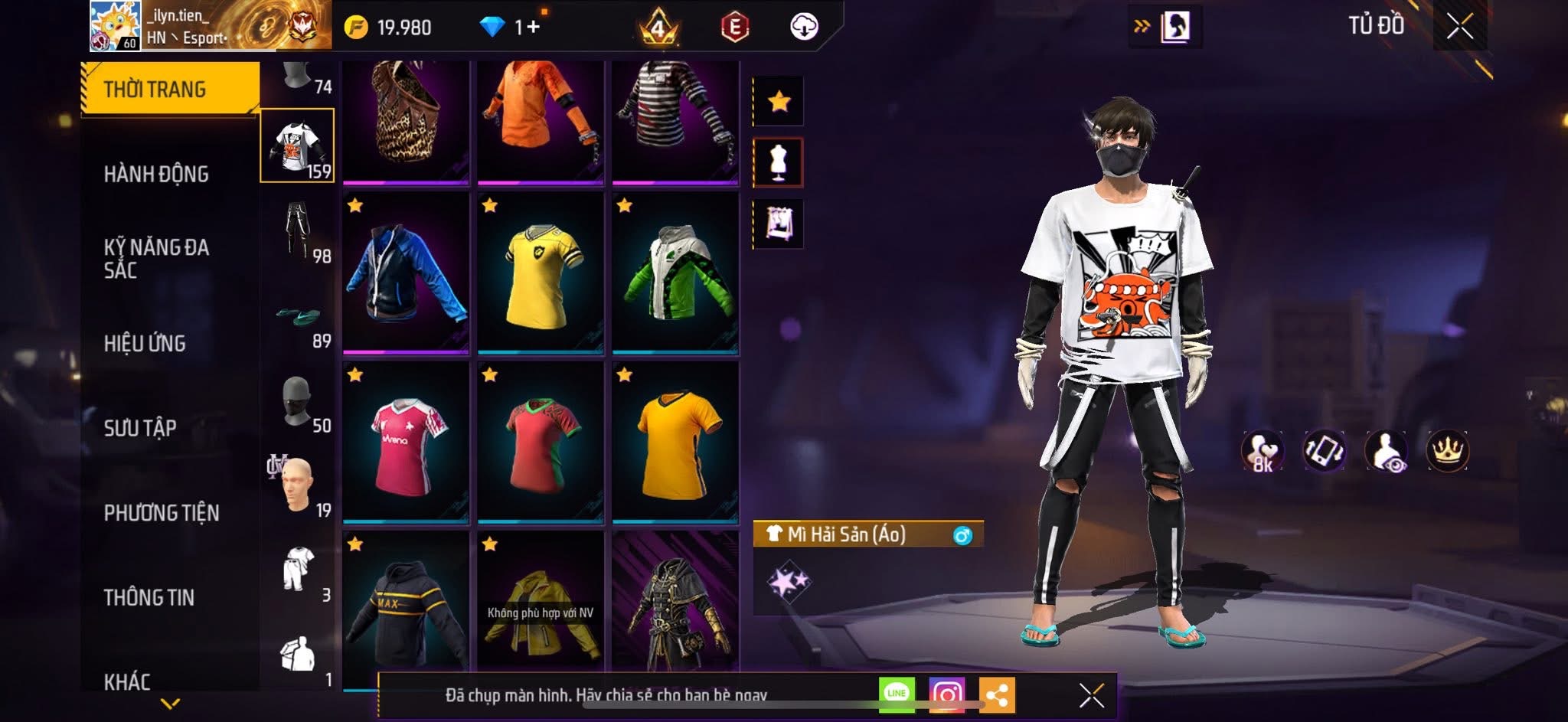Switch to the HÀNH ĐỘNG tab
Screen dimensions: 1568x722
(x=157, y=175)
